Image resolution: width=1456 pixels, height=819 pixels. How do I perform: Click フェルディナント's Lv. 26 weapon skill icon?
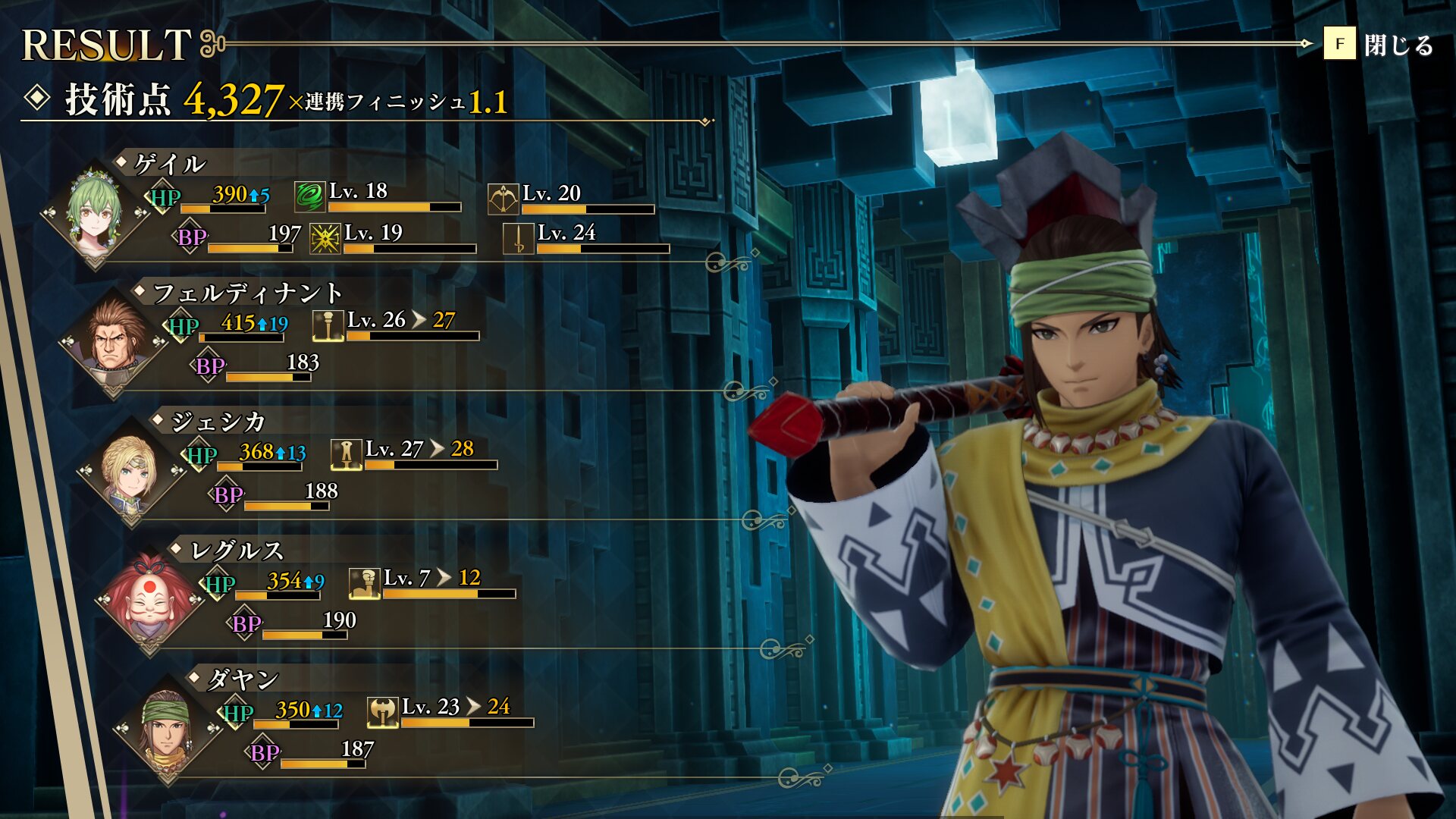(328, 326)
